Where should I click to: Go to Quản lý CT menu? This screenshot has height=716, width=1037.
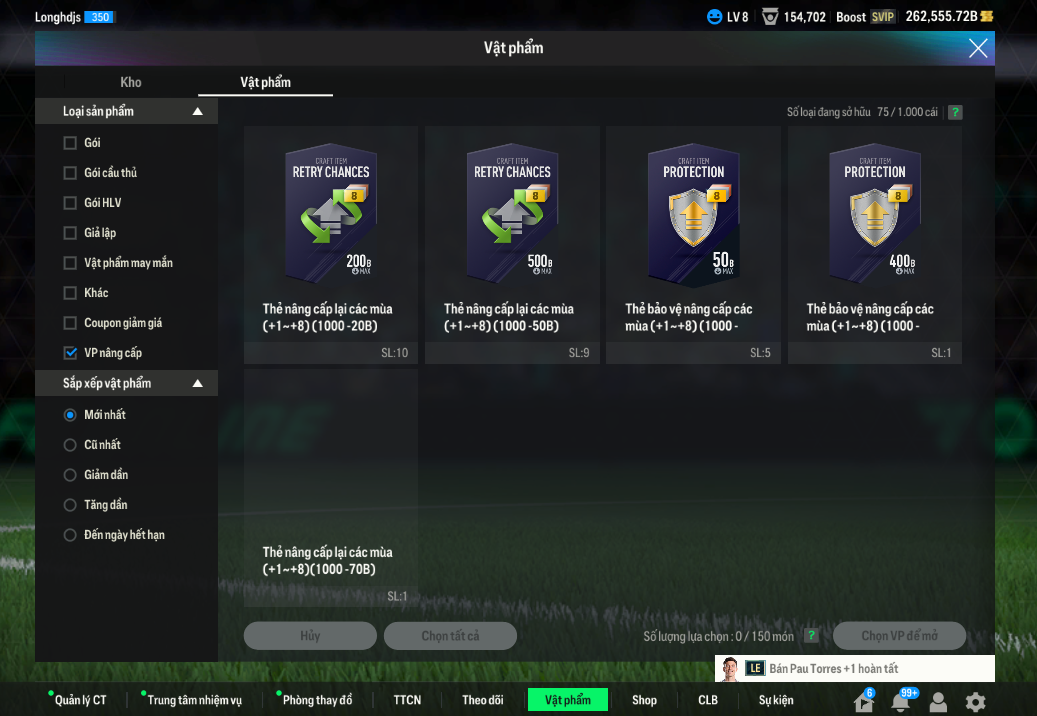(x=80, y=700)
